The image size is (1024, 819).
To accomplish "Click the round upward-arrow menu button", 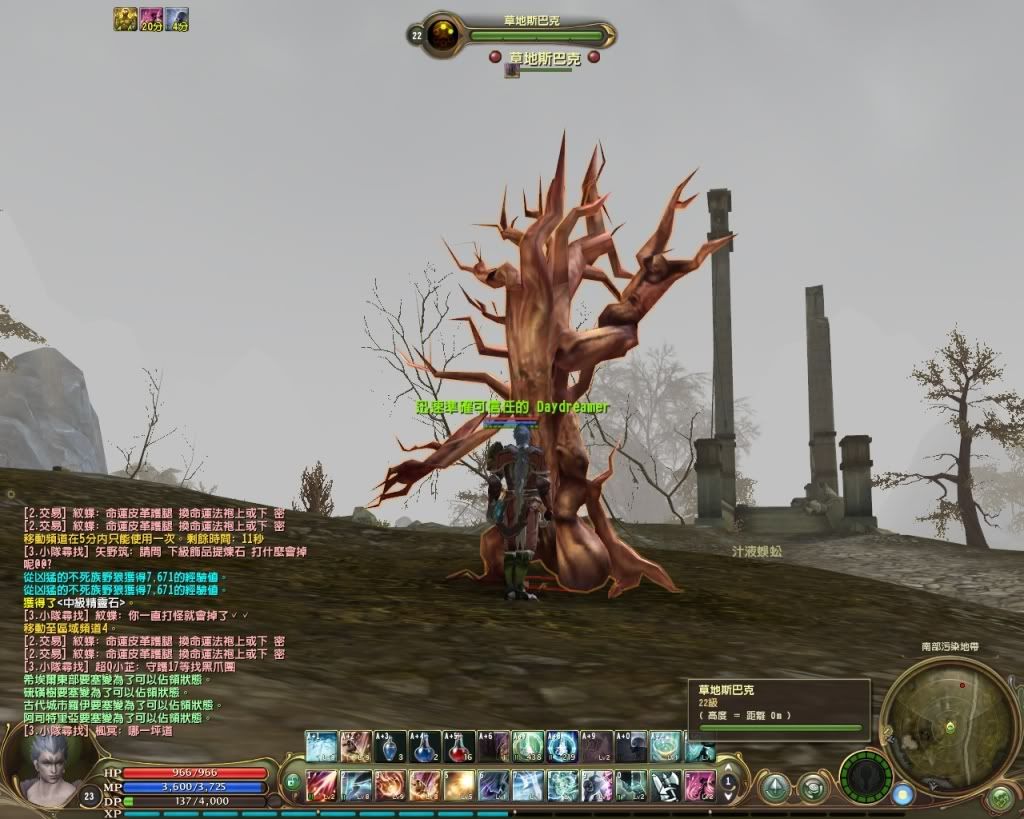I will (775, 787).
